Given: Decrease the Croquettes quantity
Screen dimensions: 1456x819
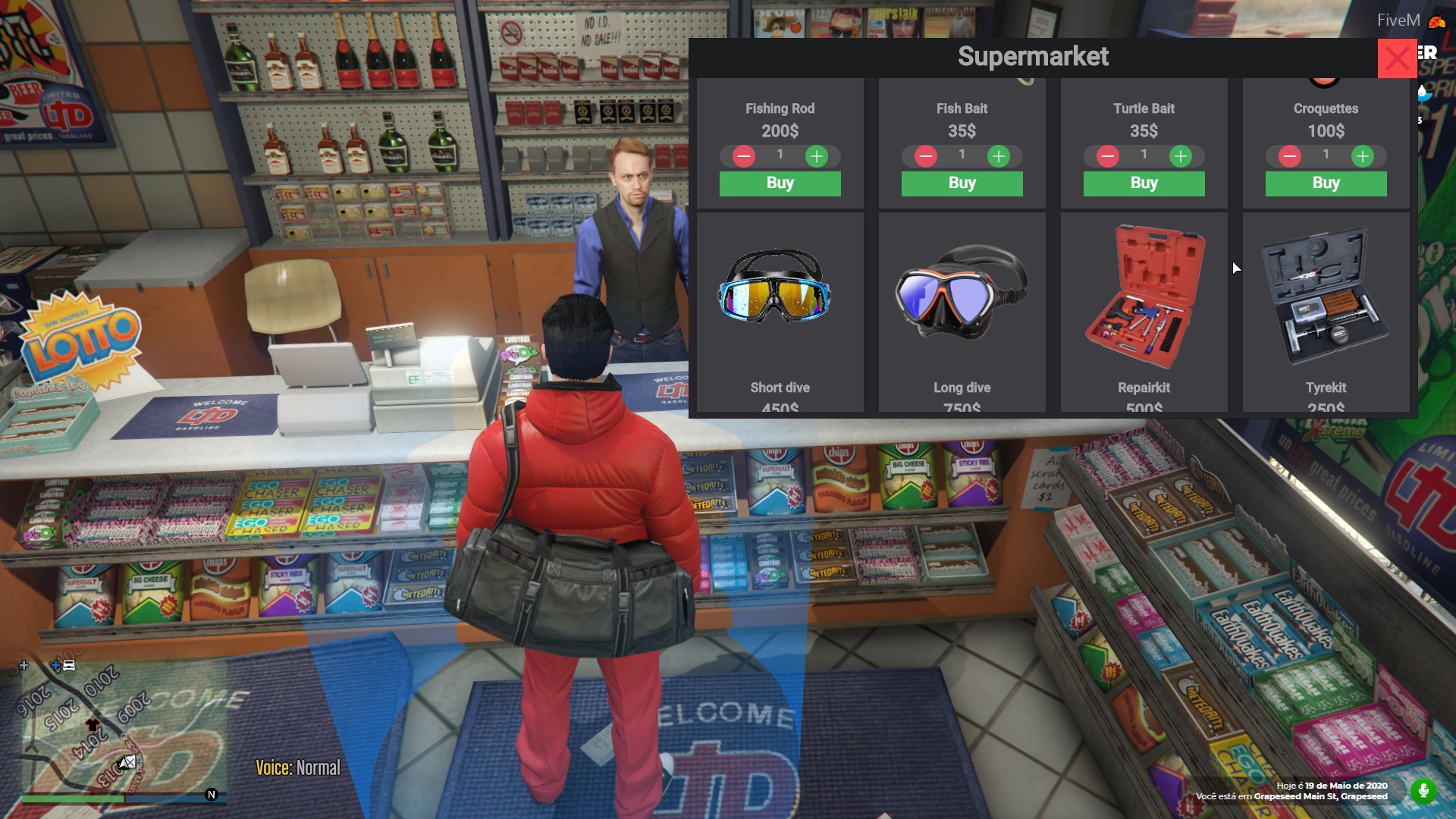Looking at the screenshot, I should pos(1290,156).
